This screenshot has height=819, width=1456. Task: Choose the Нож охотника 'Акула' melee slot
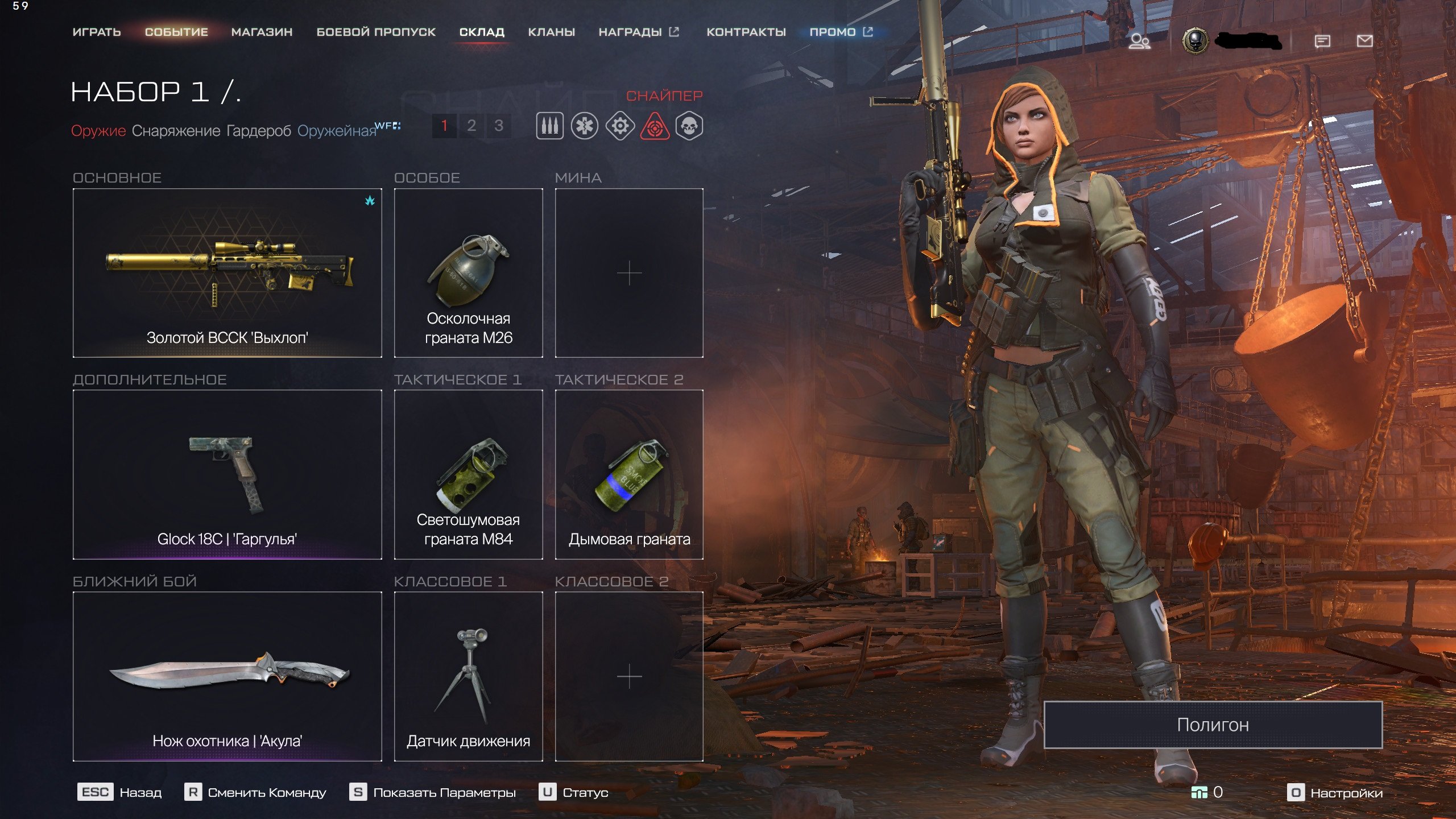pos(227,676)
